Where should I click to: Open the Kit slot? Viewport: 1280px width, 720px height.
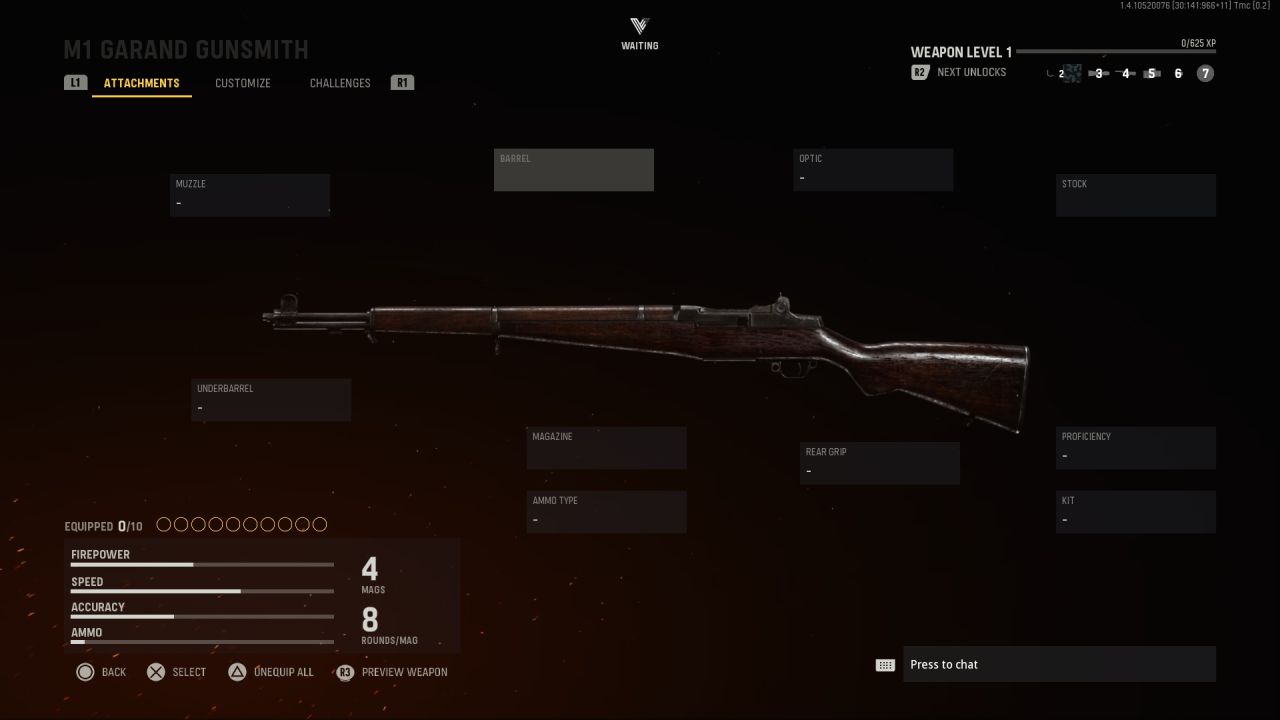[1136, 512]
